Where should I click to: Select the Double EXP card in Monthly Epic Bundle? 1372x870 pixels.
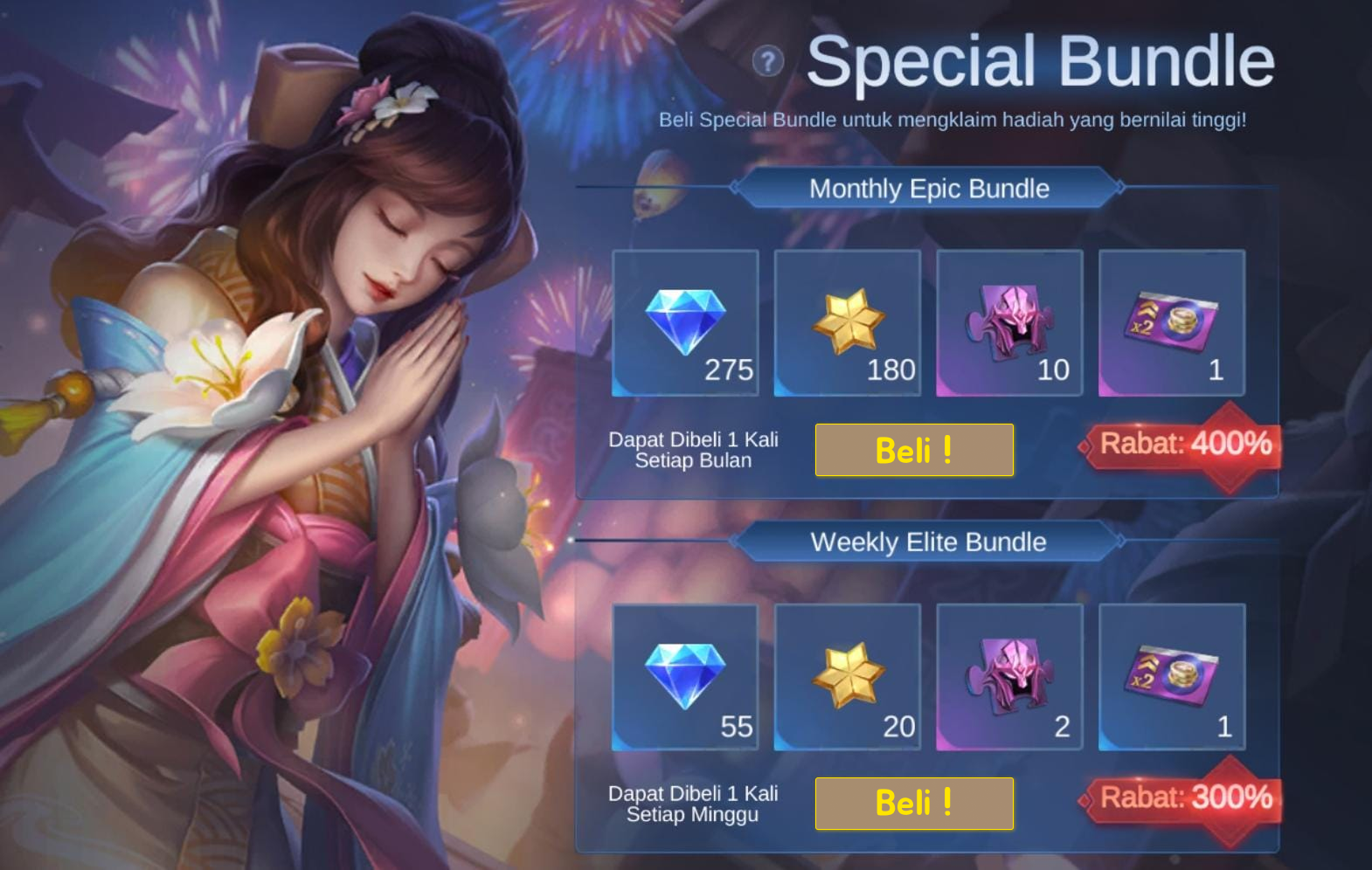tap(1171, 321)
